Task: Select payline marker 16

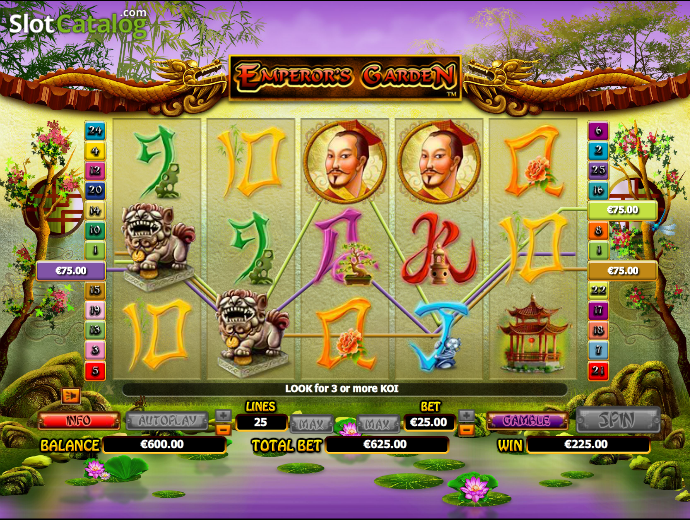Action: [x=598, y=190]
